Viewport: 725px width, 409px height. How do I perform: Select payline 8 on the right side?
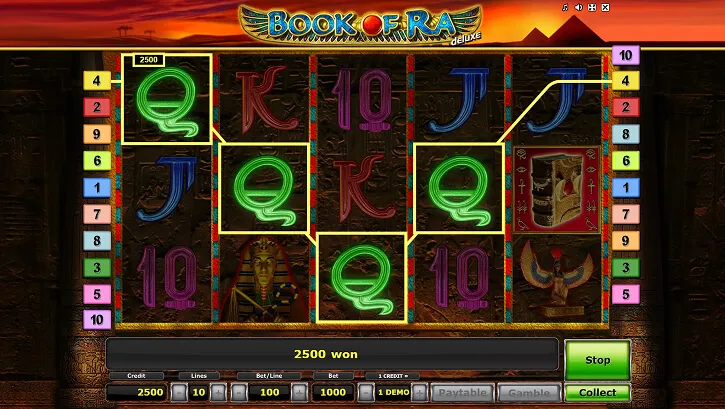pyautogui.click(x=626, y=134)
